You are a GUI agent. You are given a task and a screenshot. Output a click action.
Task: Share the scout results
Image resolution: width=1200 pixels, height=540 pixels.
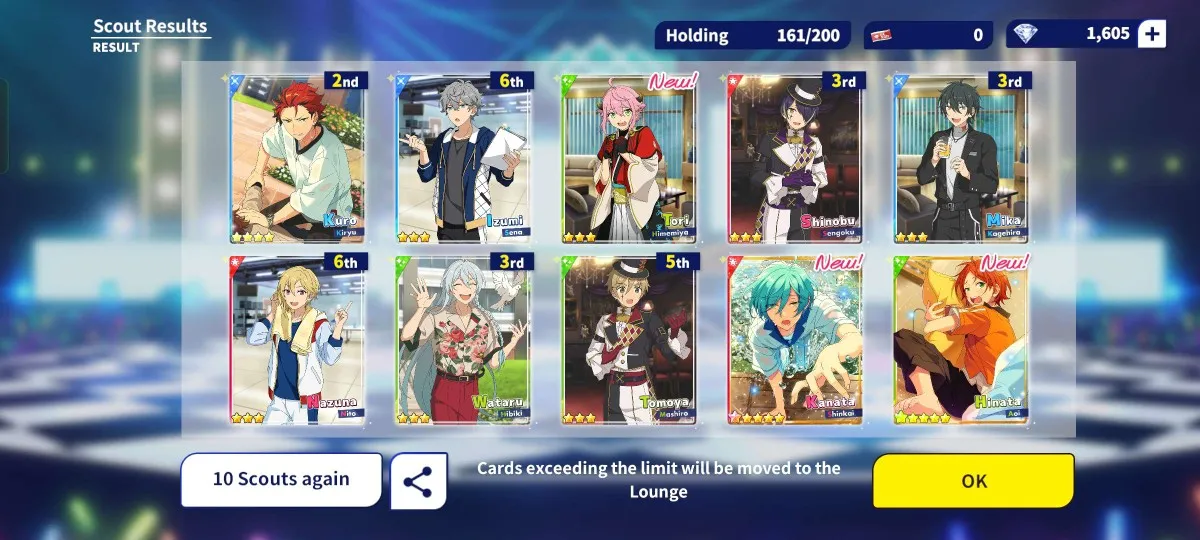tap(418, 481)
